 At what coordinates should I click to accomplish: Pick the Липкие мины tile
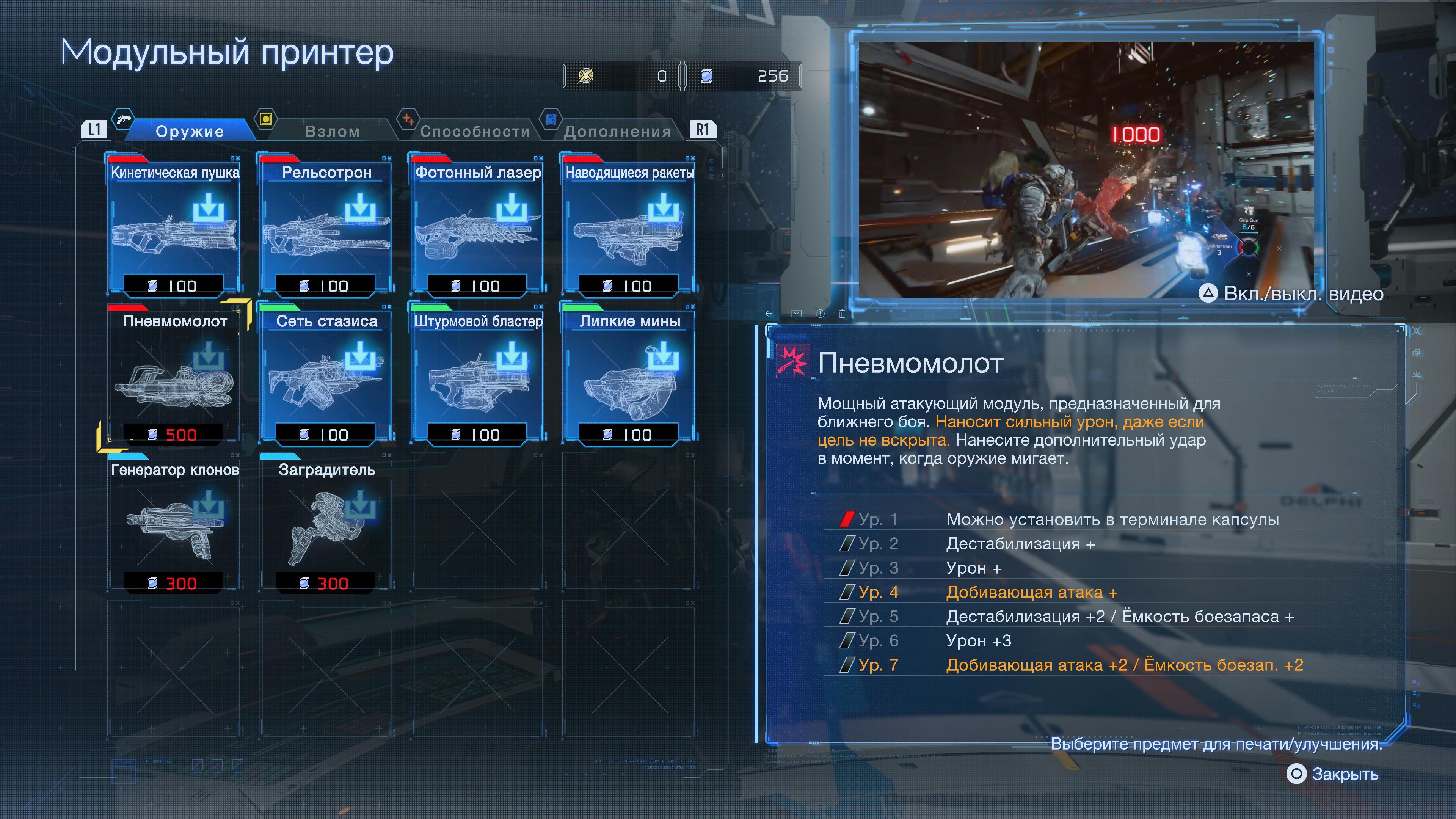(x=630, y=375)
